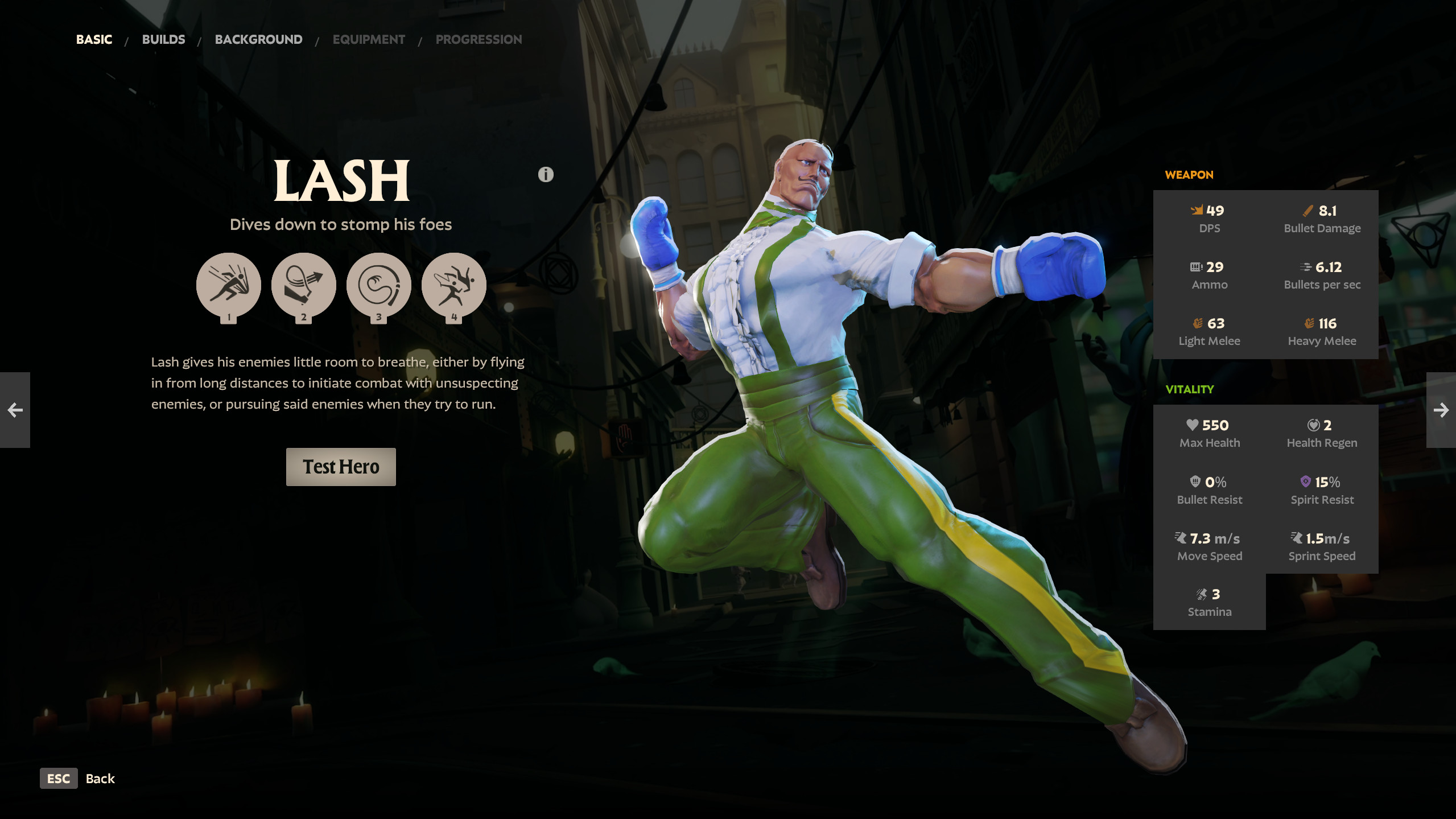Select the Equipment tab
This screenshot has width=1456, height=819.
tap(369, 39)
